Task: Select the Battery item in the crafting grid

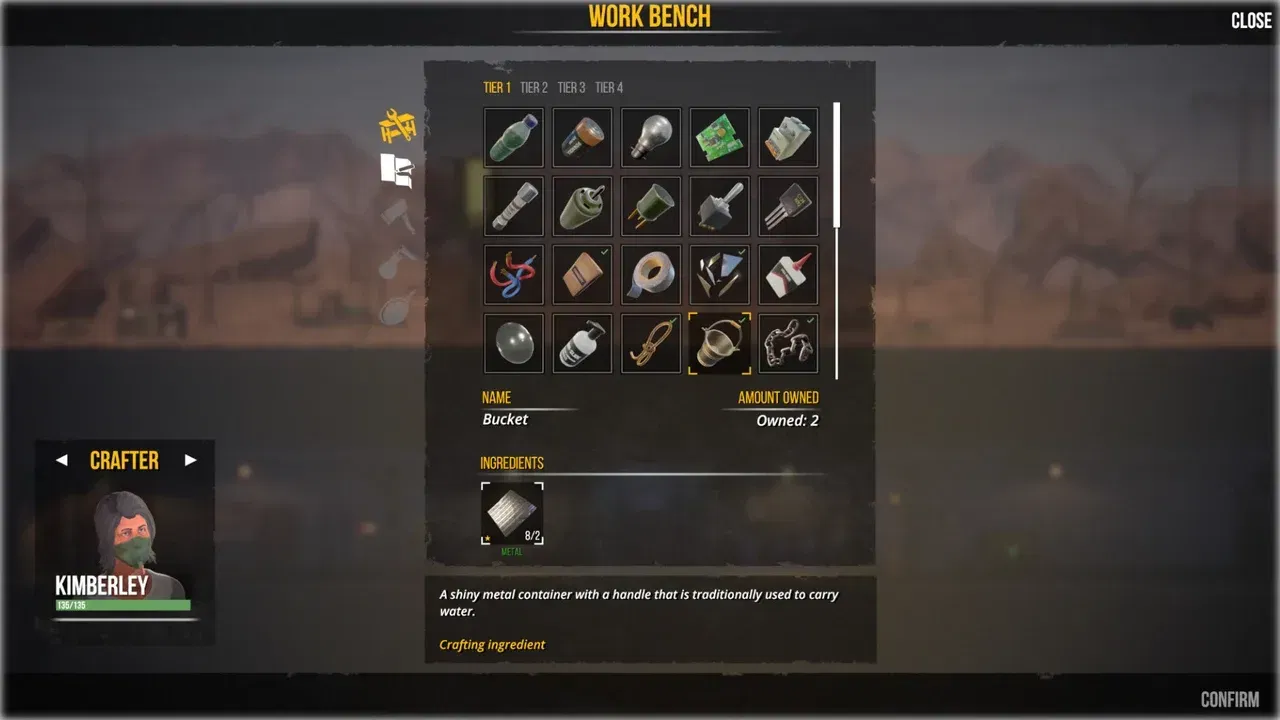Action: coord(582,137)
